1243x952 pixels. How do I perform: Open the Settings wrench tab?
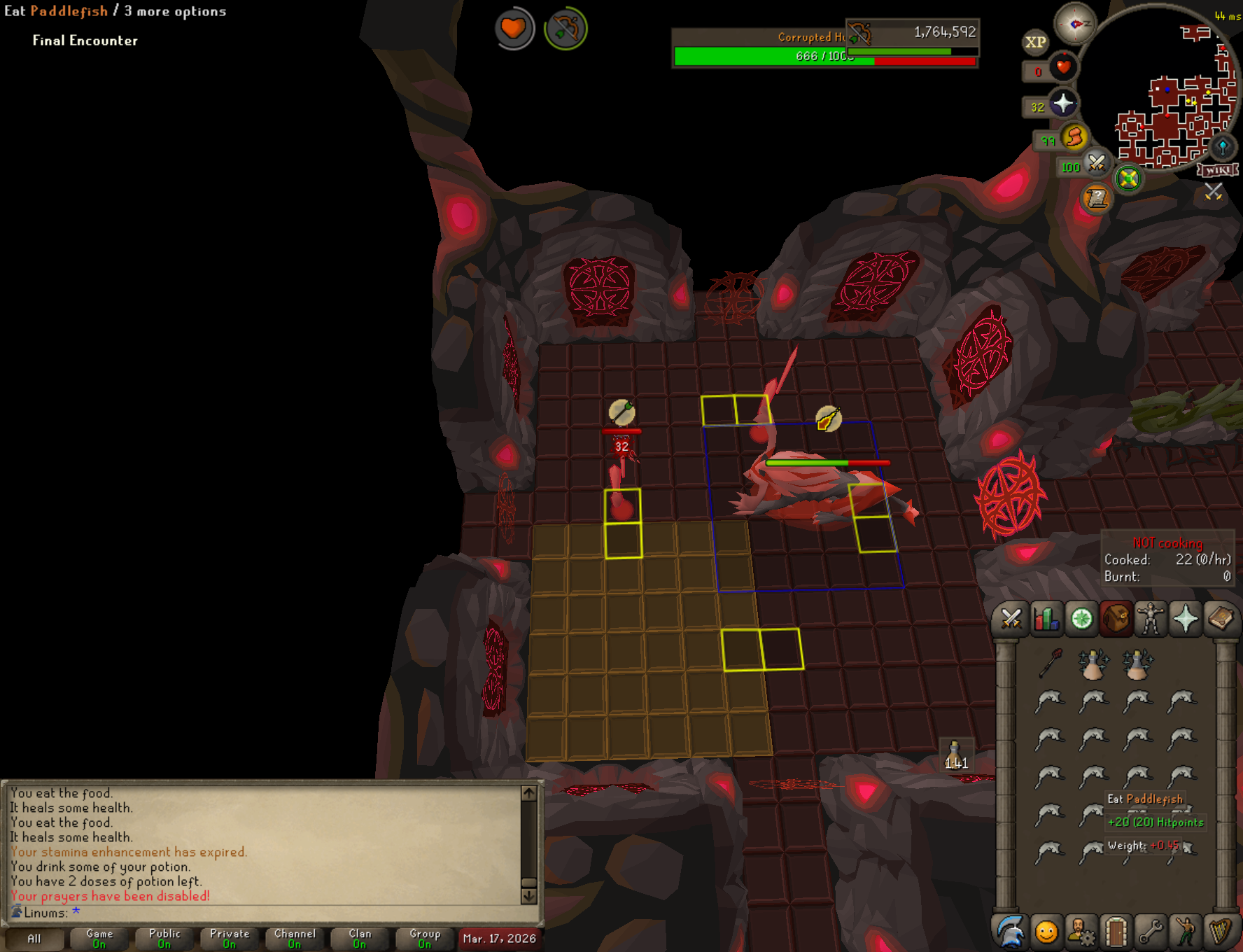1151,932
